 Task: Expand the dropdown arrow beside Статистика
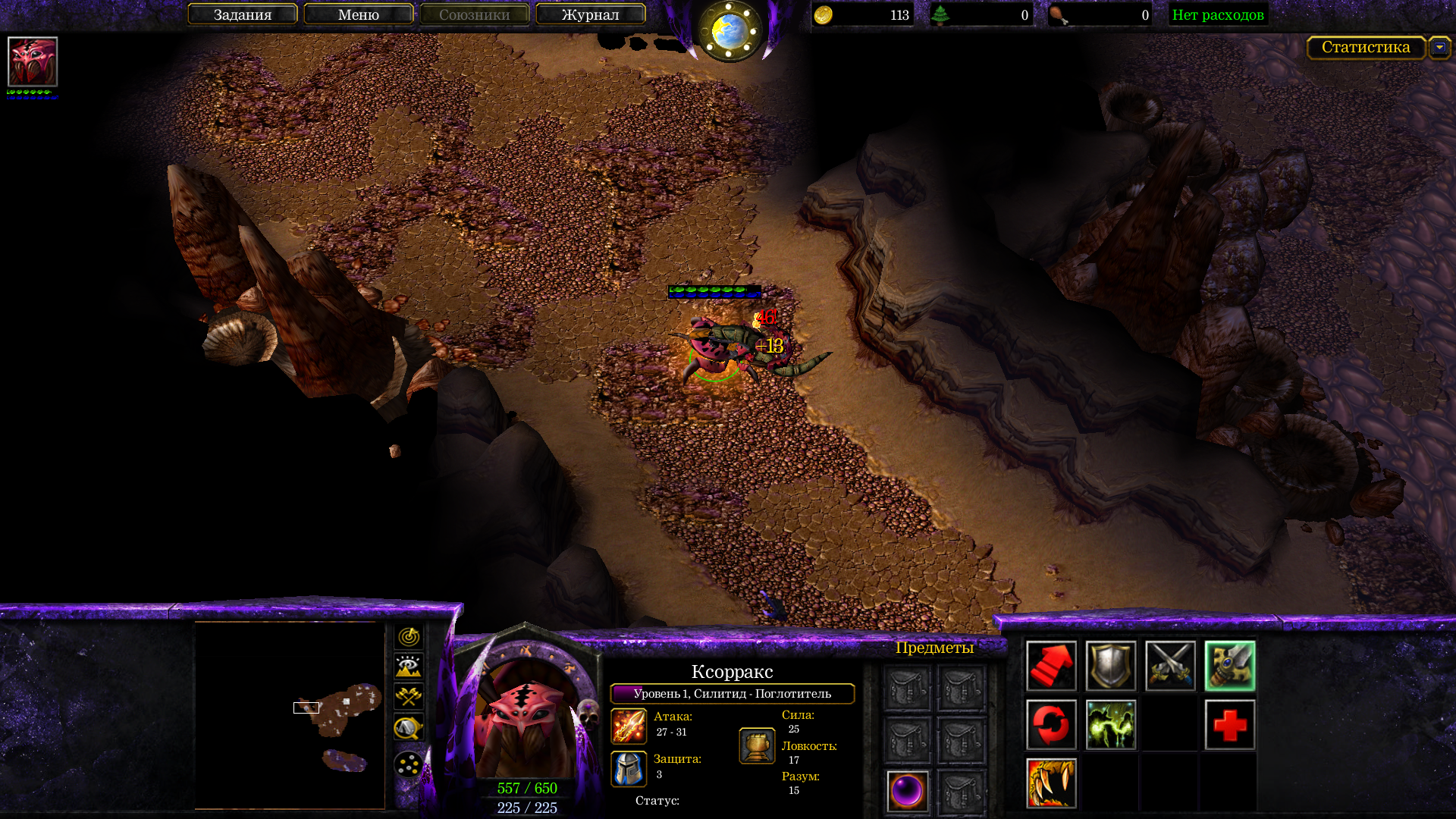point(1439,47)
